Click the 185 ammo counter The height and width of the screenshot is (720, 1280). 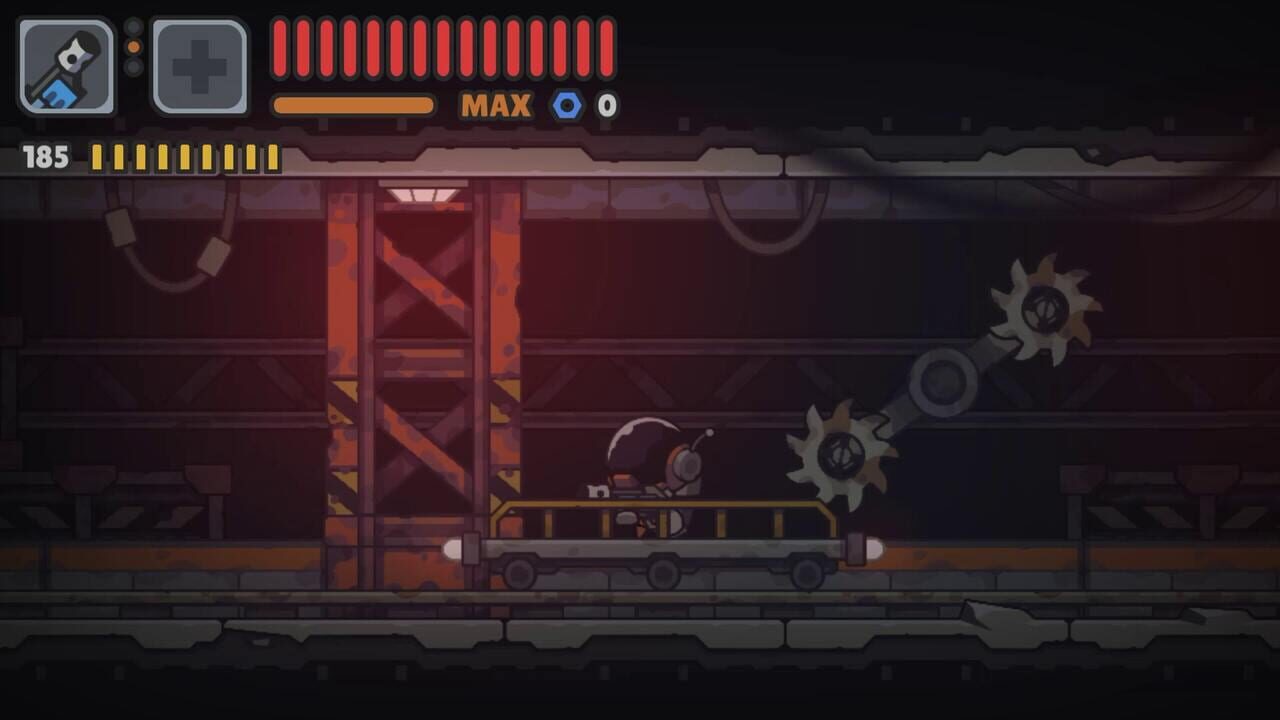pyautogui.click(x=42, y=156)
